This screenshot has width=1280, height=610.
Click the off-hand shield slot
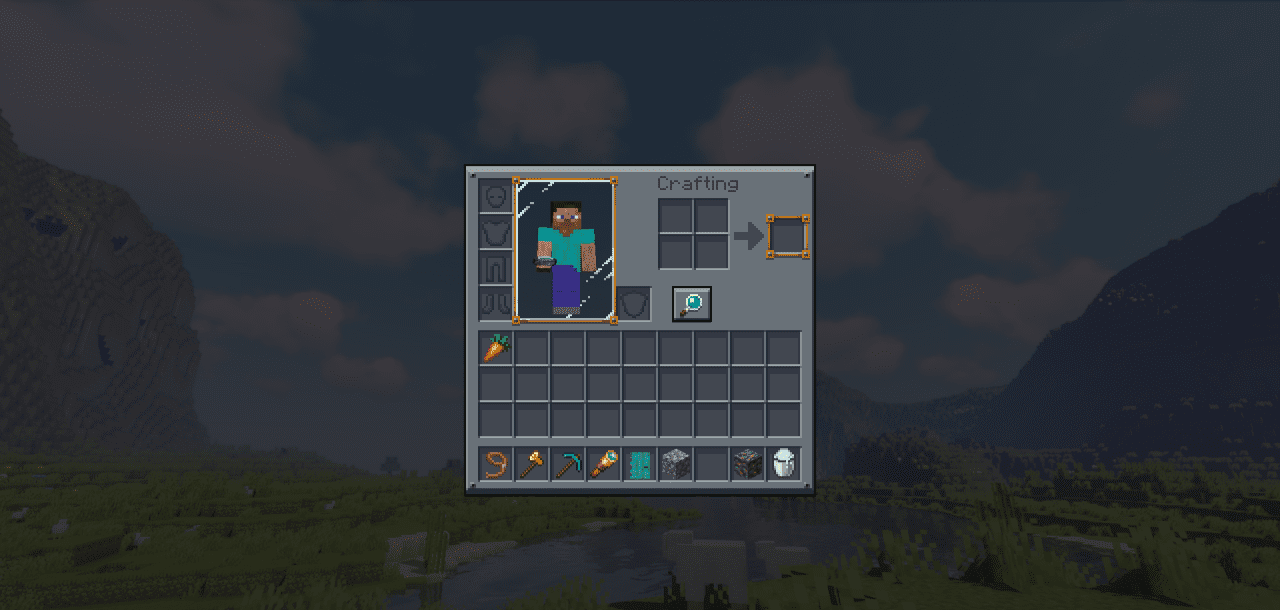(x=632, y=303)
